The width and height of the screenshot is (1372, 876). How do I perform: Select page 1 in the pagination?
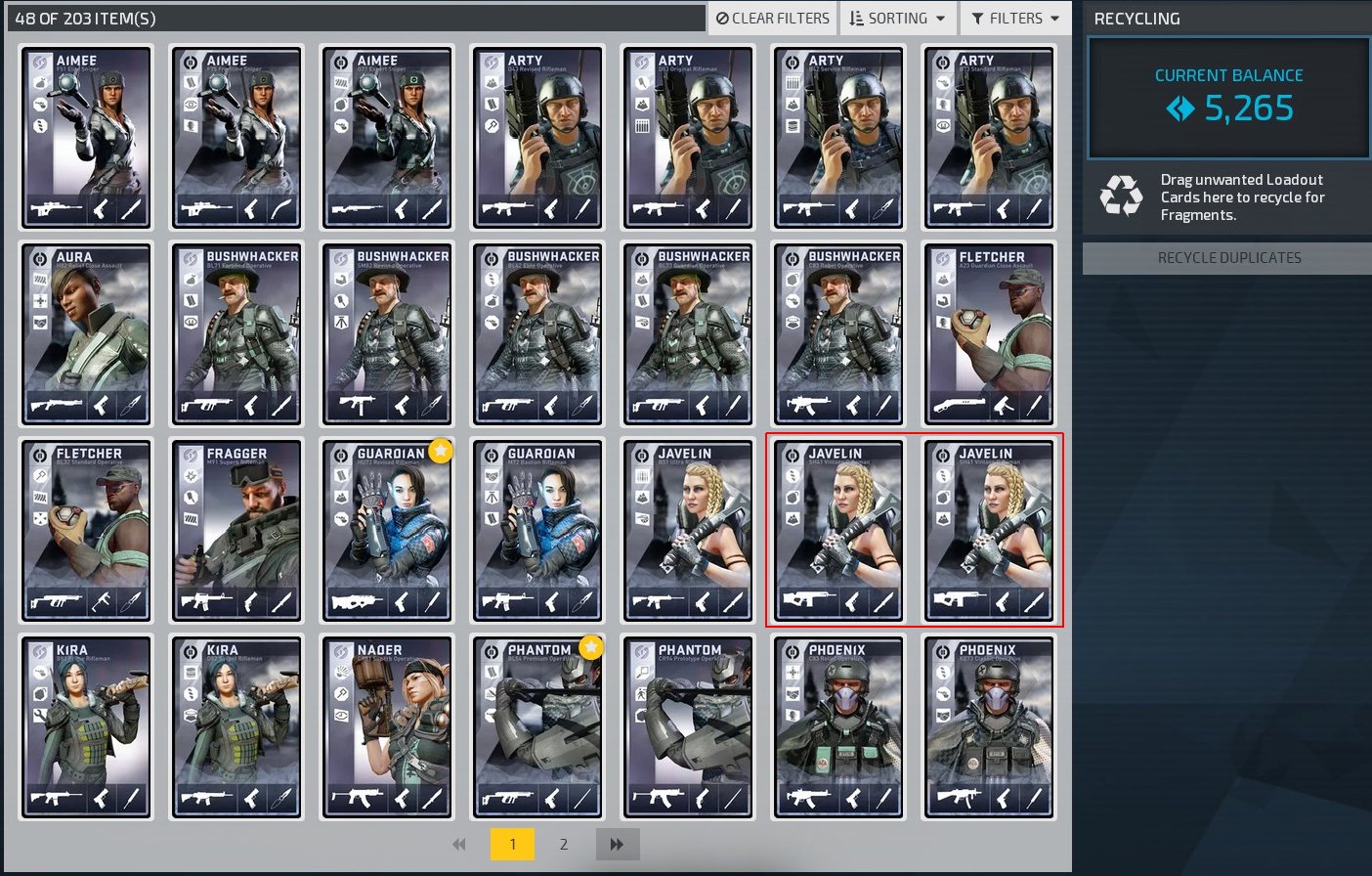click(x=512, y=844)
